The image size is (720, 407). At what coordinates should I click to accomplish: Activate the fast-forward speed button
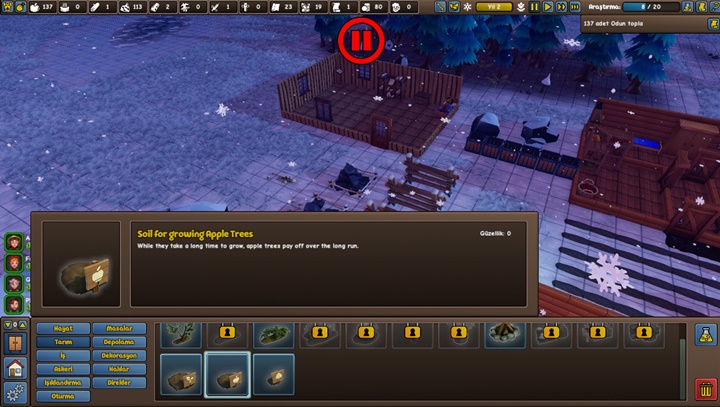pos(561,7)
